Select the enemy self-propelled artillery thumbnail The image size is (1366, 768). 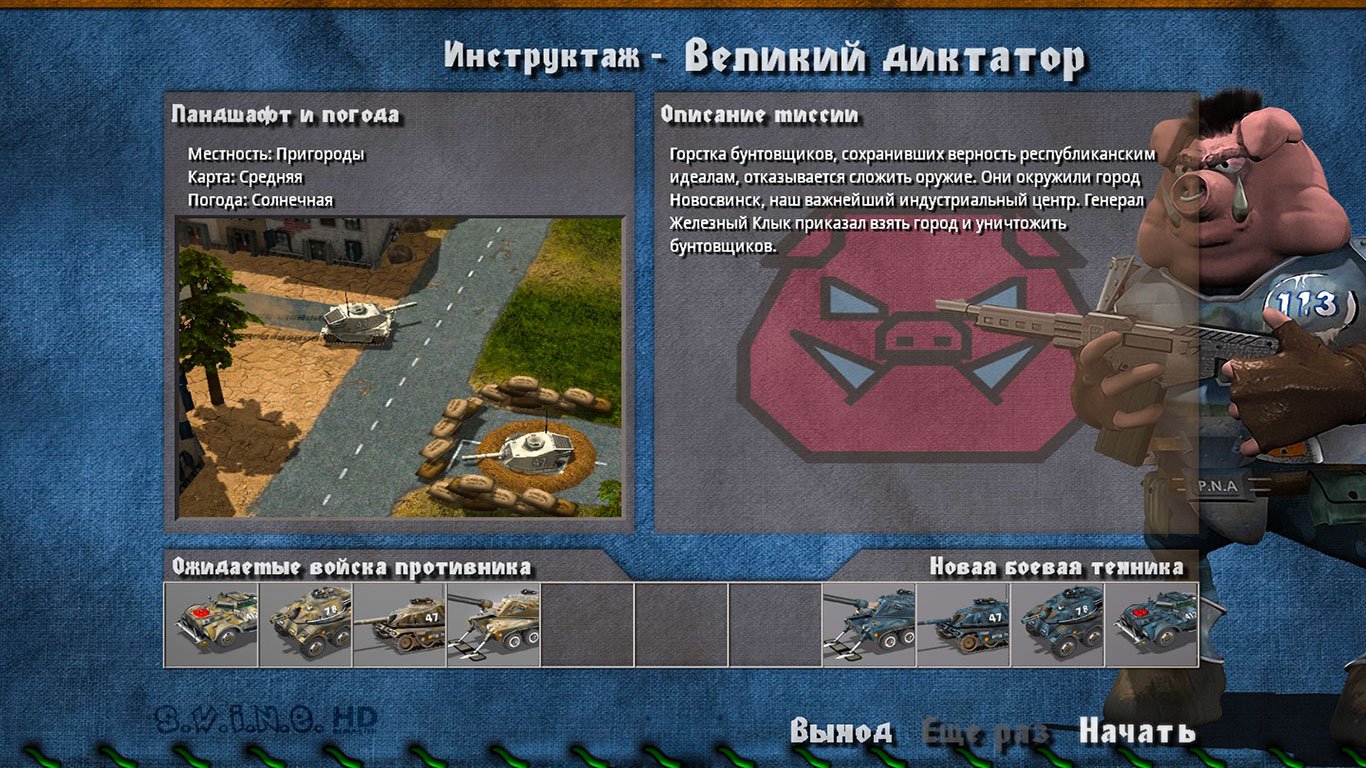[x=494, y=622]
